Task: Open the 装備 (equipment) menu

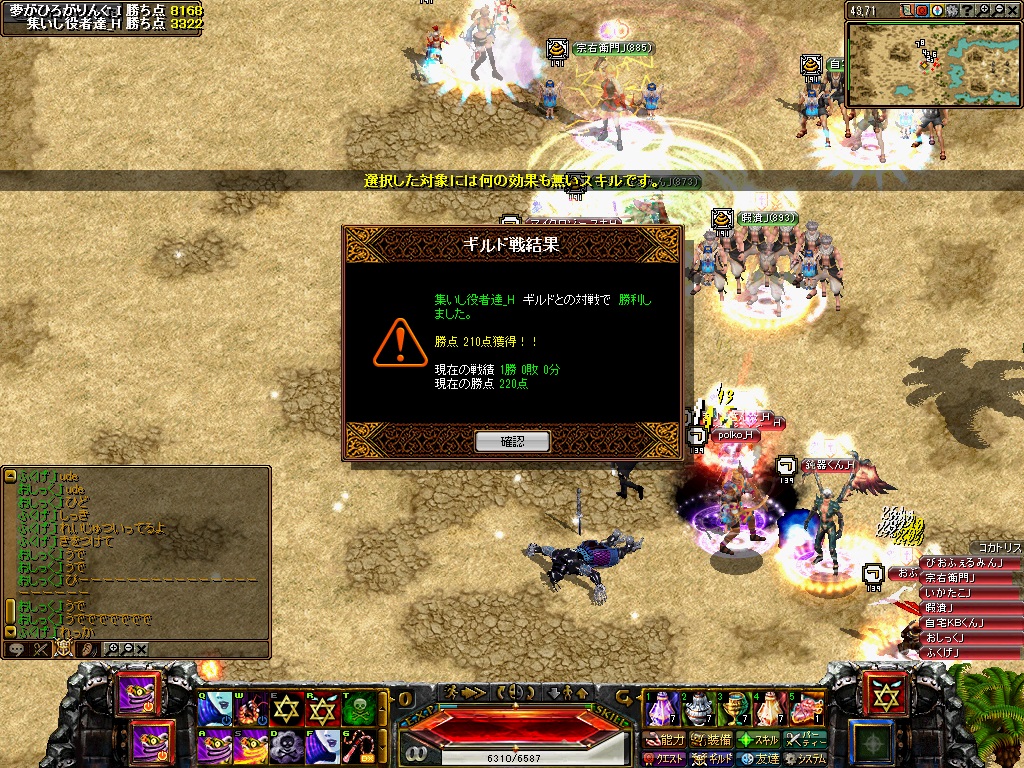Action: (711, 740)
